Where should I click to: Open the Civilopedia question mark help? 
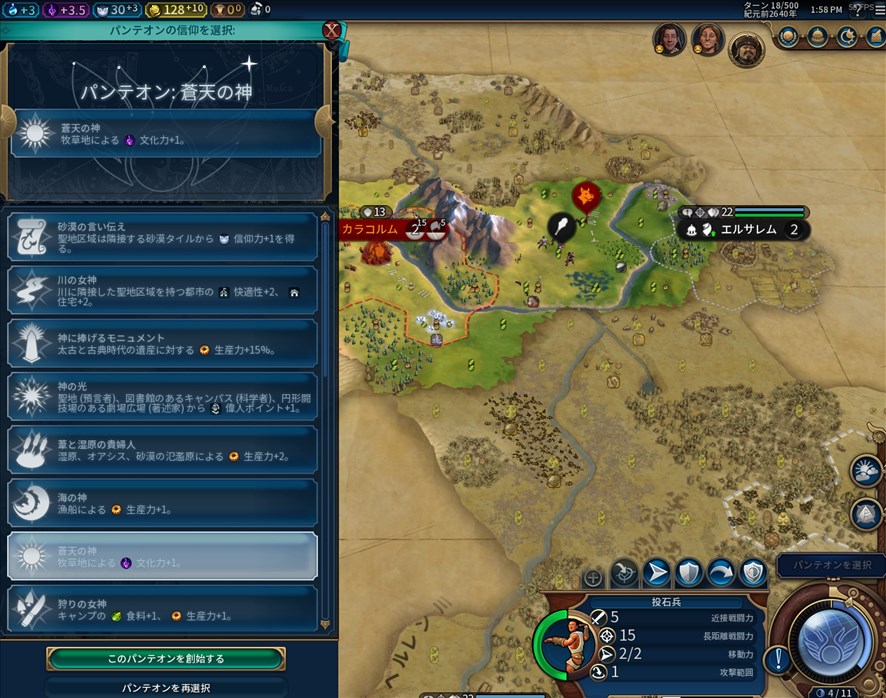(857, 9)
